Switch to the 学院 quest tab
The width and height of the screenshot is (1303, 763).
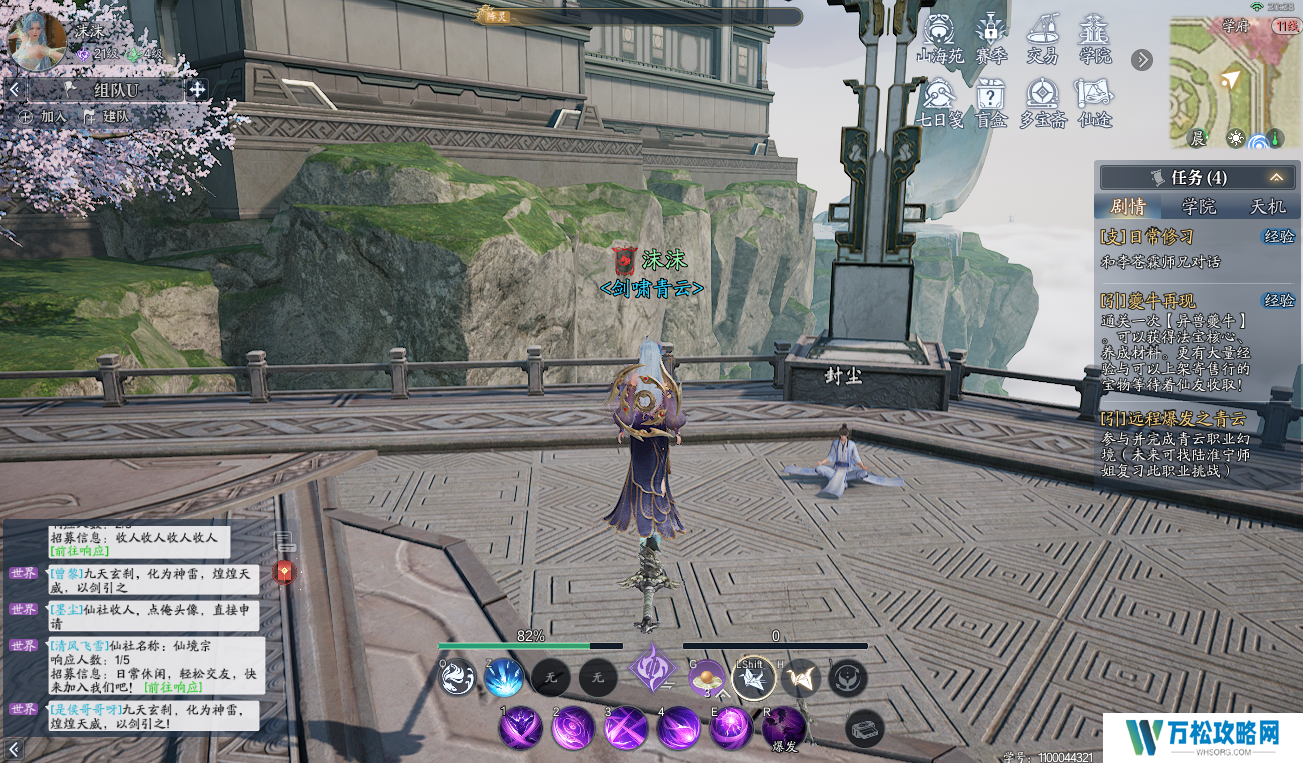pos(1198,207)
